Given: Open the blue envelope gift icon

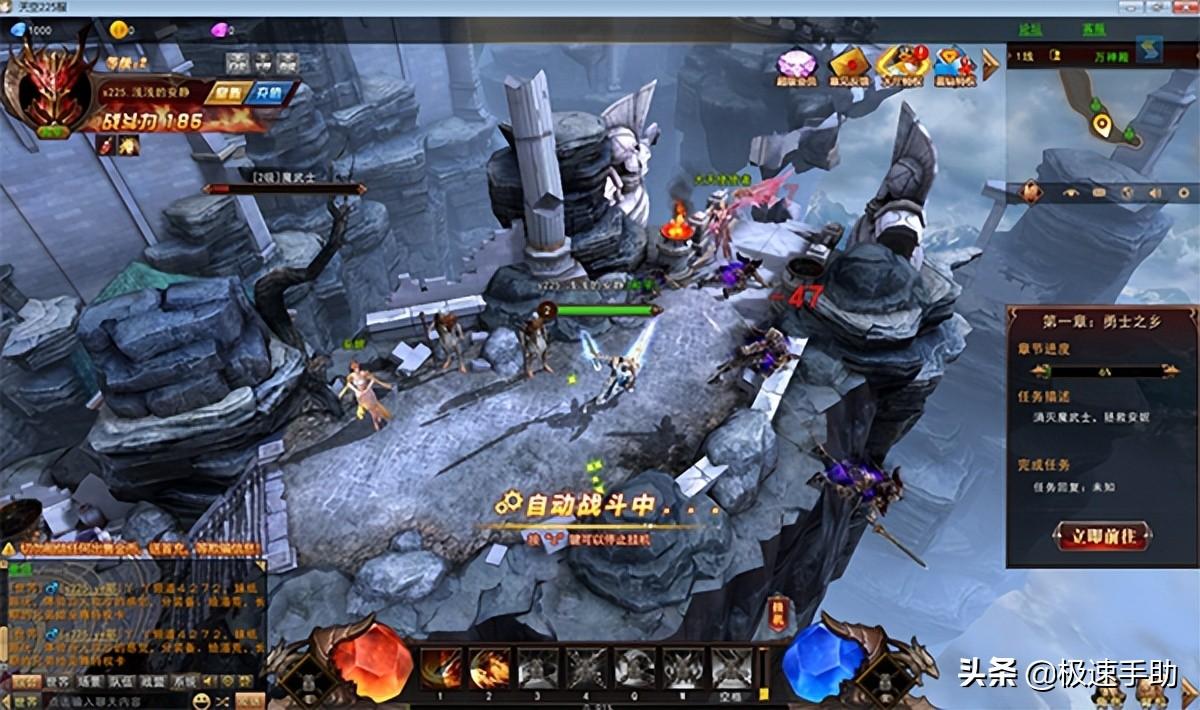Looking at the screenshot, I should tap(950, 65).
